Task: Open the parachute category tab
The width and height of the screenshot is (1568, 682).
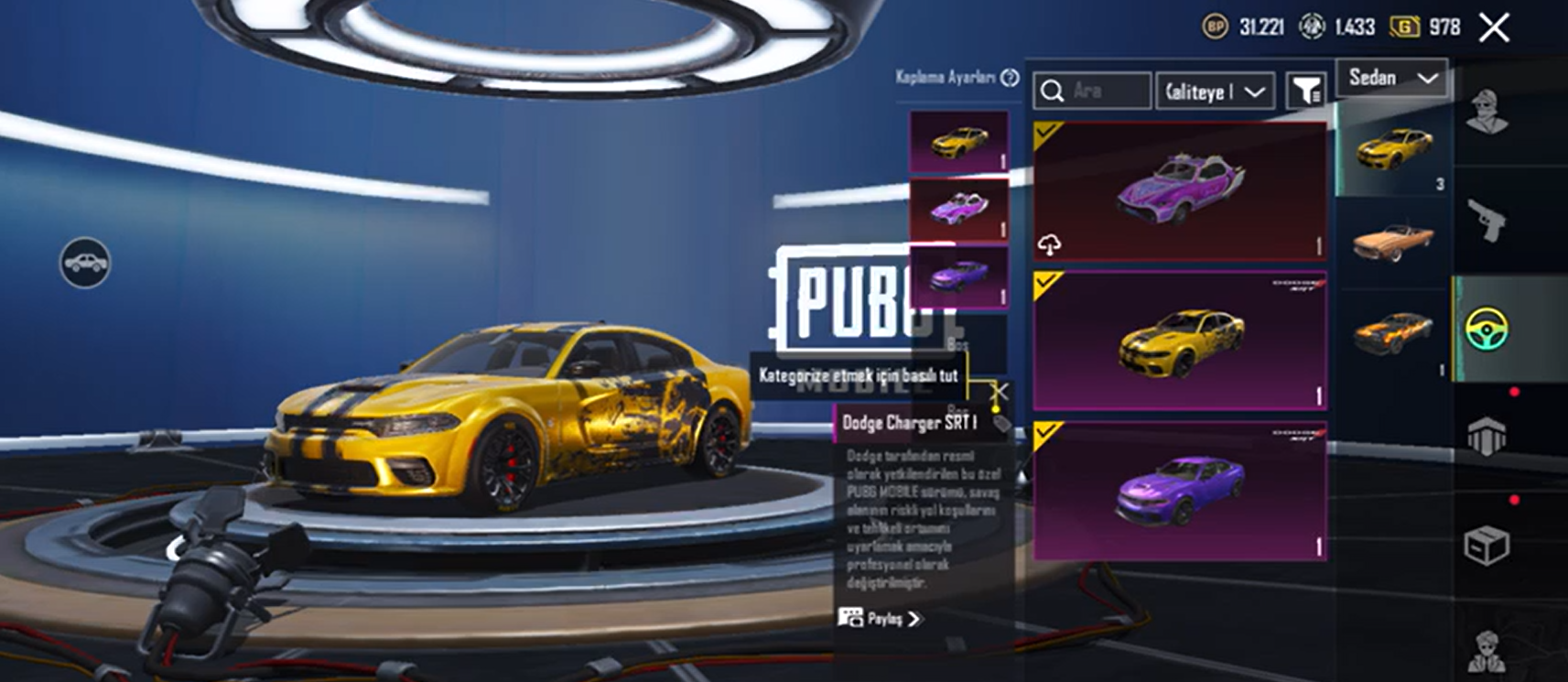Action: point(1486,437)
